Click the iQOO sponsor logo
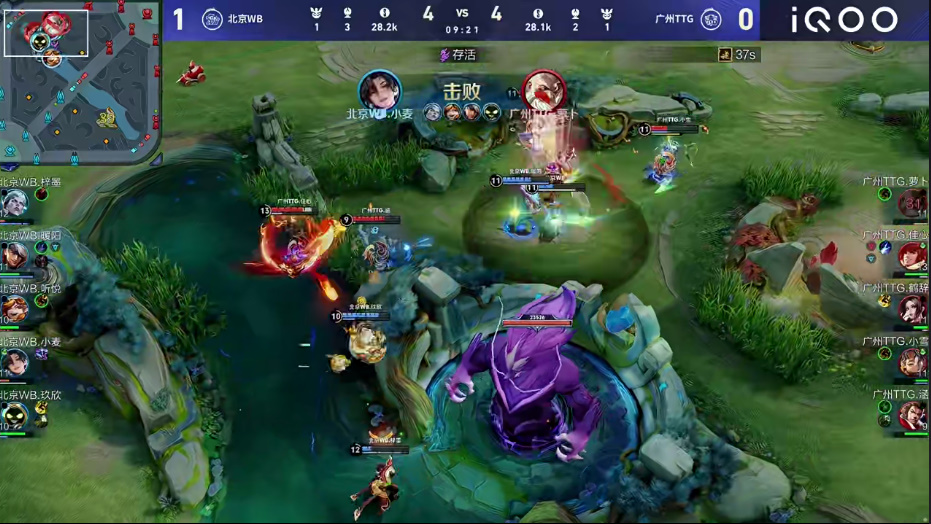Screen dimensions: 931x524 click(x=844, y=19)
